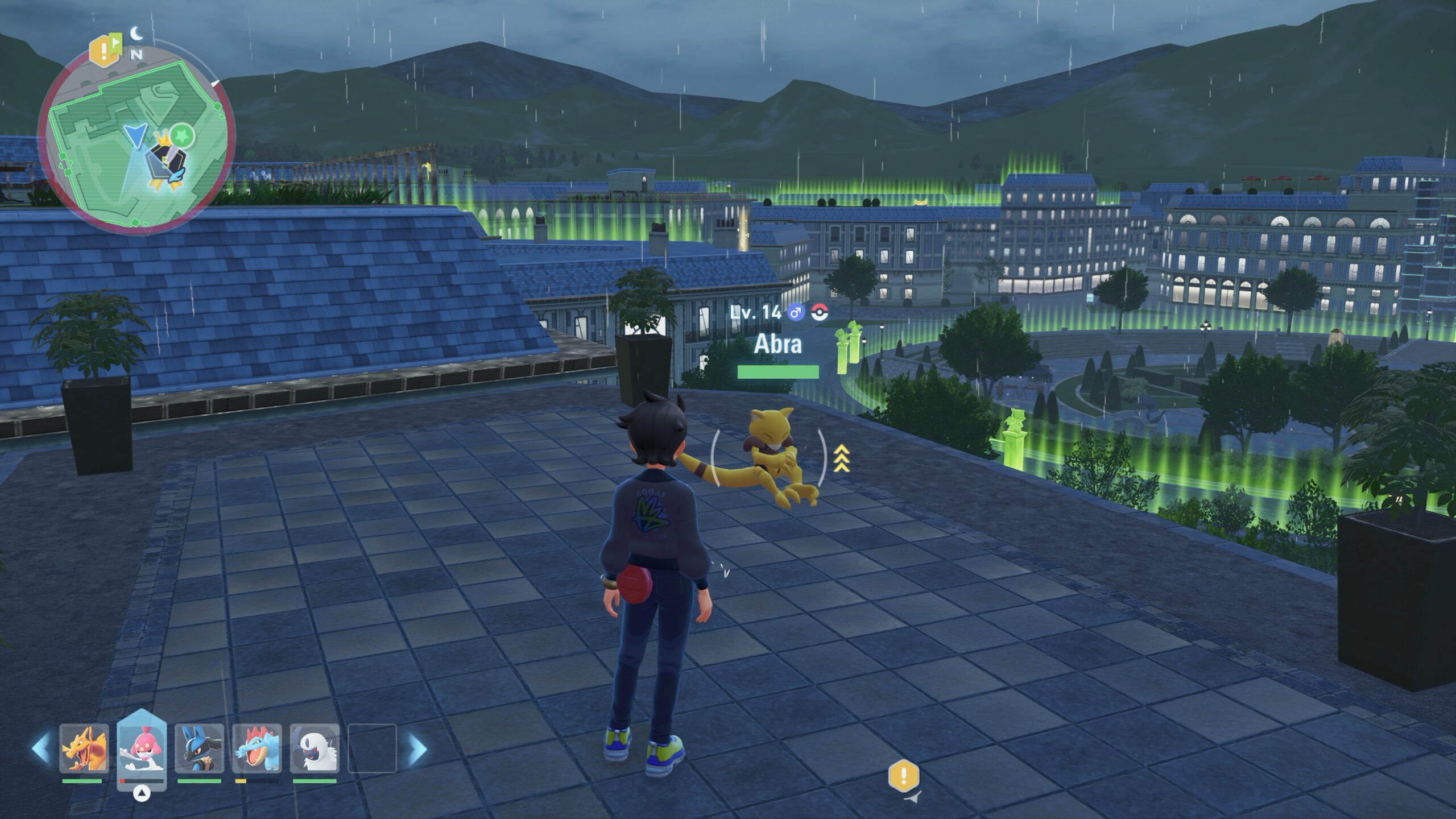Click the left arrow of the party bar
The image size is (1456, 819).
[40, 748]
